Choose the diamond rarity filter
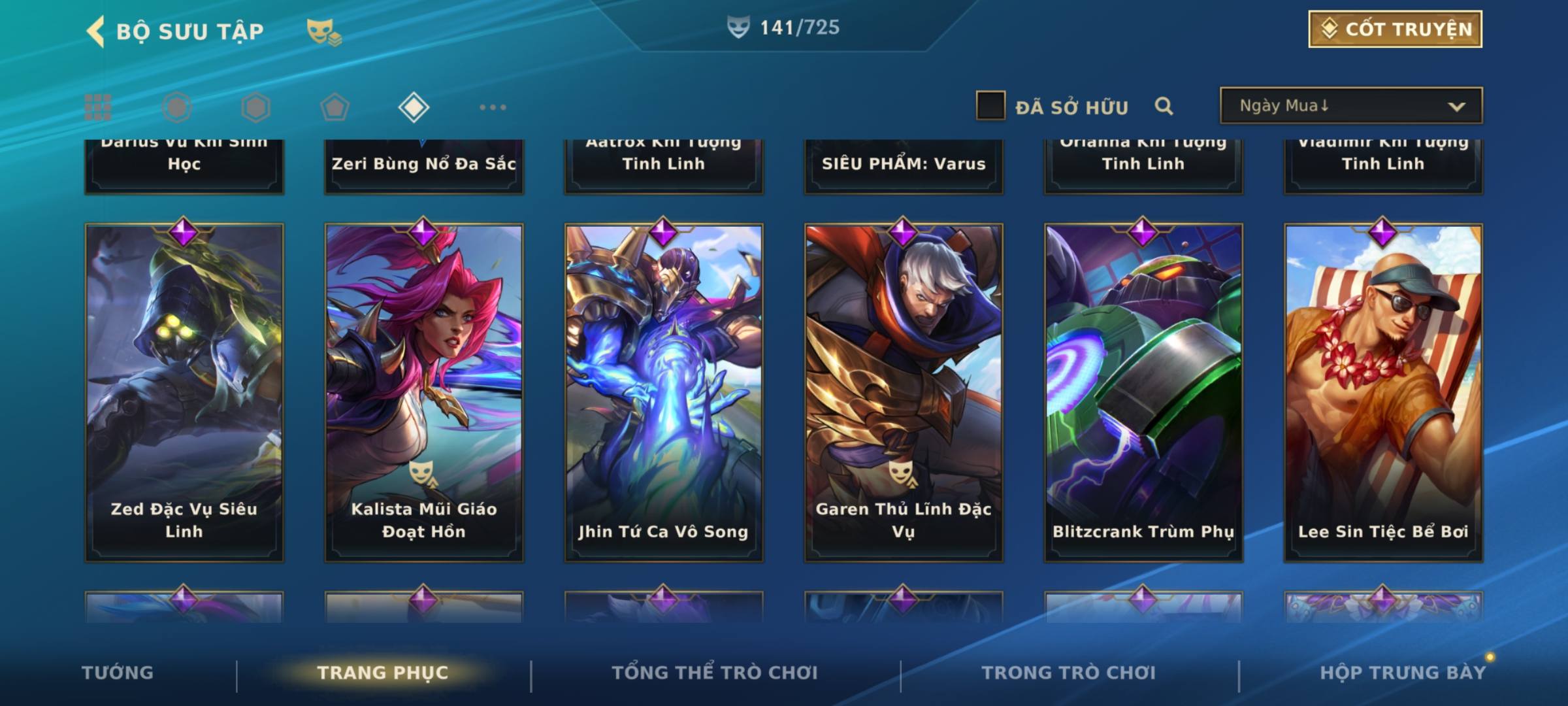 click(414, 107)
